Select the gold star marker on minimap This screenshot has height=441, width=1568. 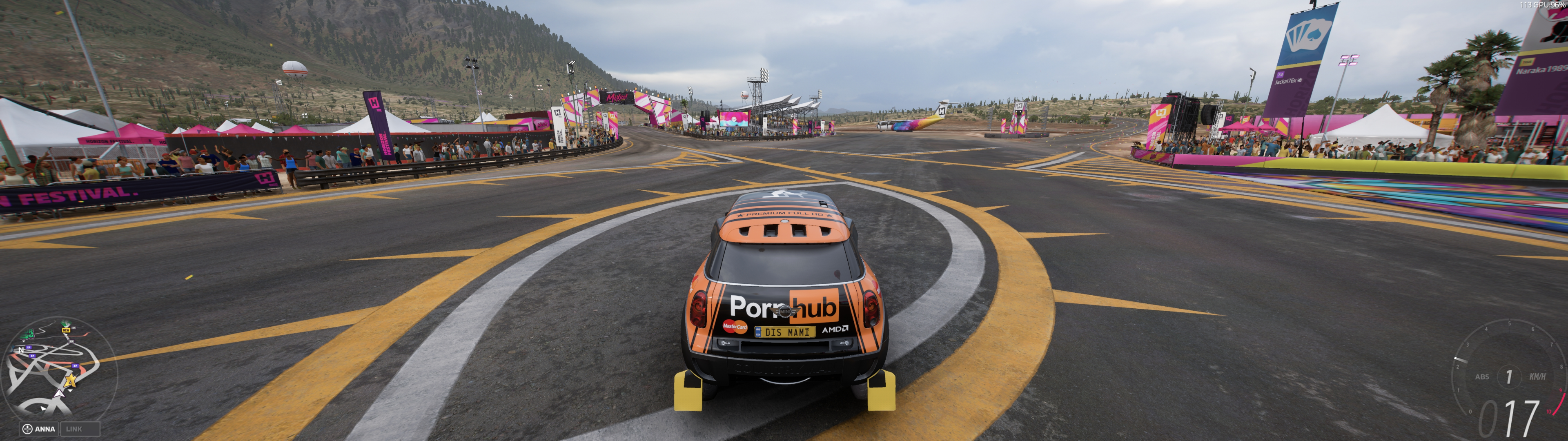[71, 381]
